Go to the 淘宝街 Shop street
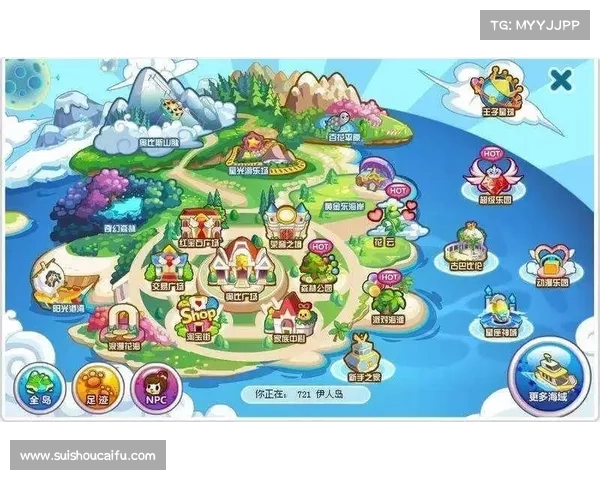The image size is (600, 480). [197, 319]
